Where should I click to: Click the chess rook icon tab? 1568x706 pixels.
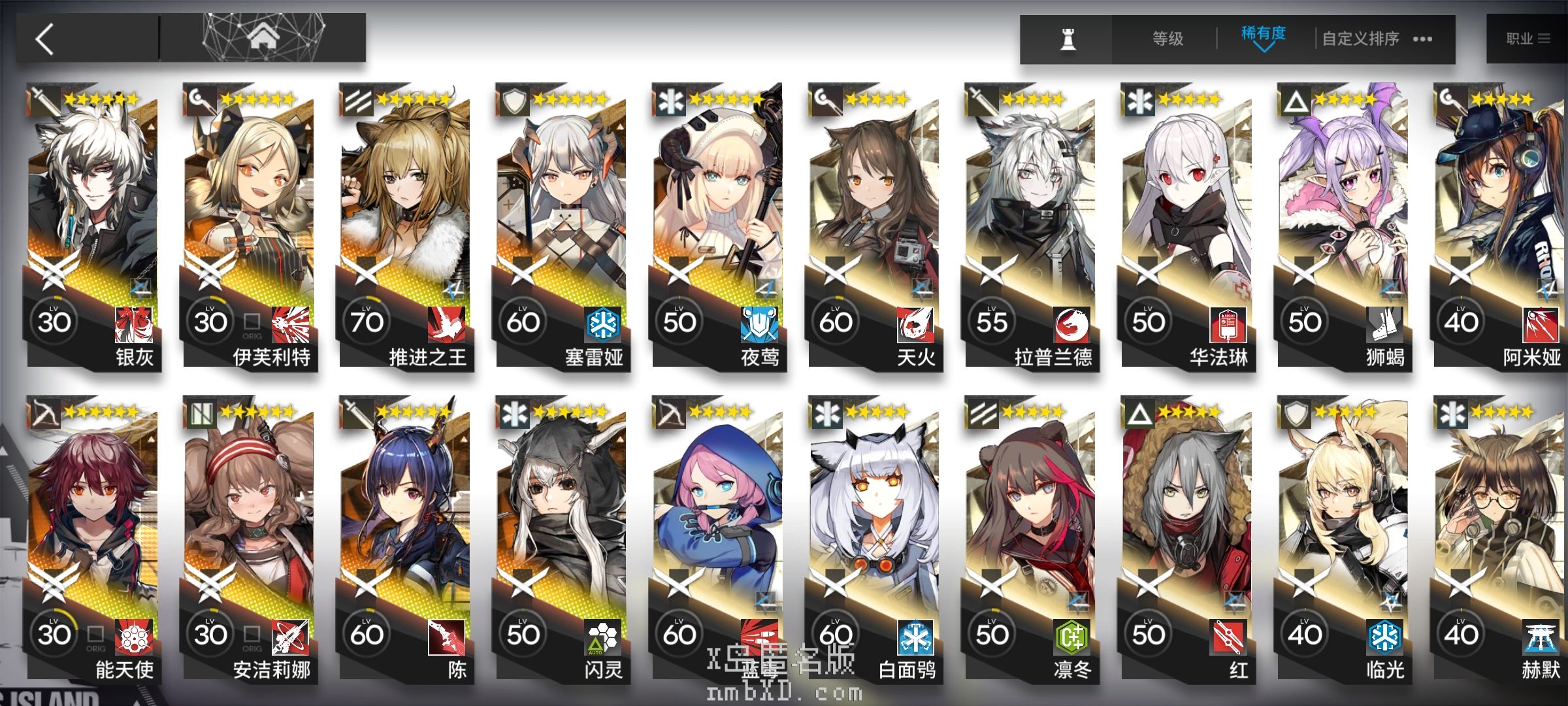[x=1068, y=39]
